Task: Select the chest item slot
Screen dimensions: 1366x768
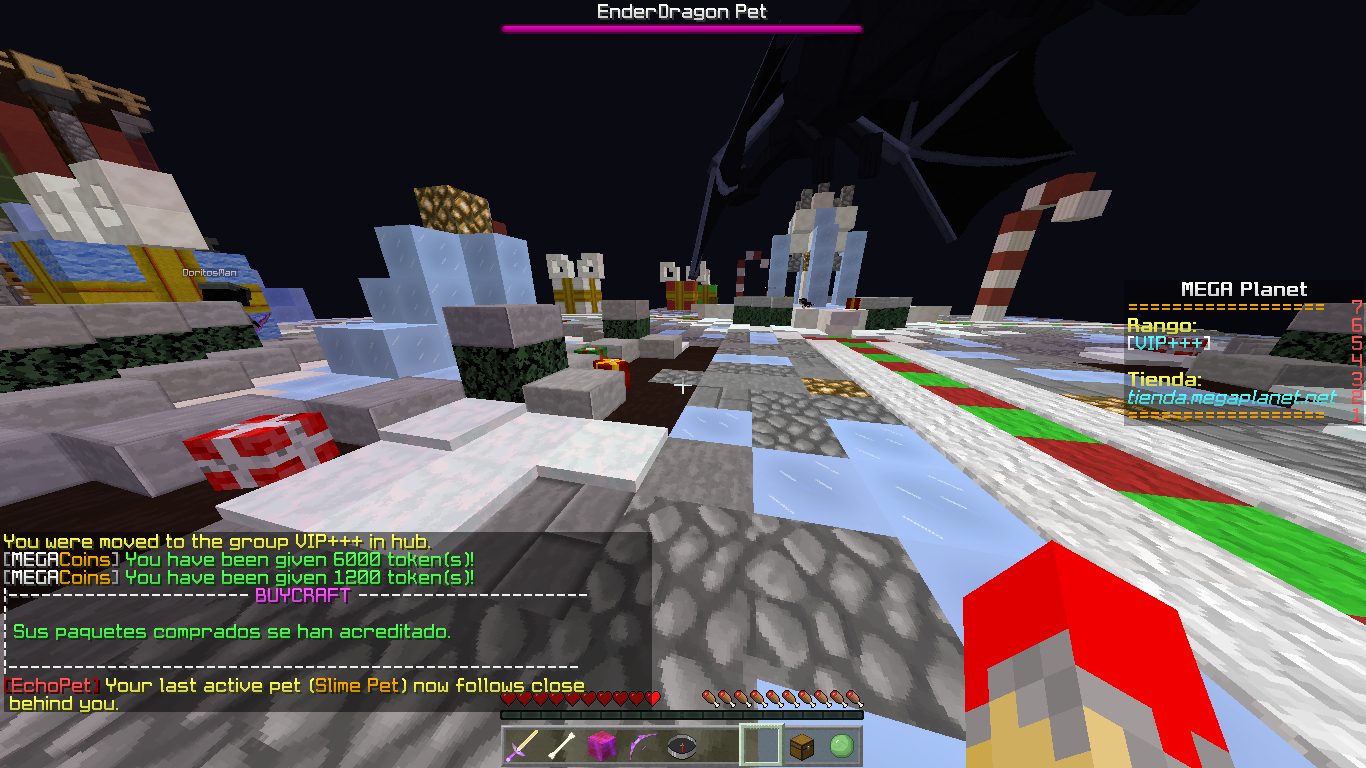Action: pos(802,745)
